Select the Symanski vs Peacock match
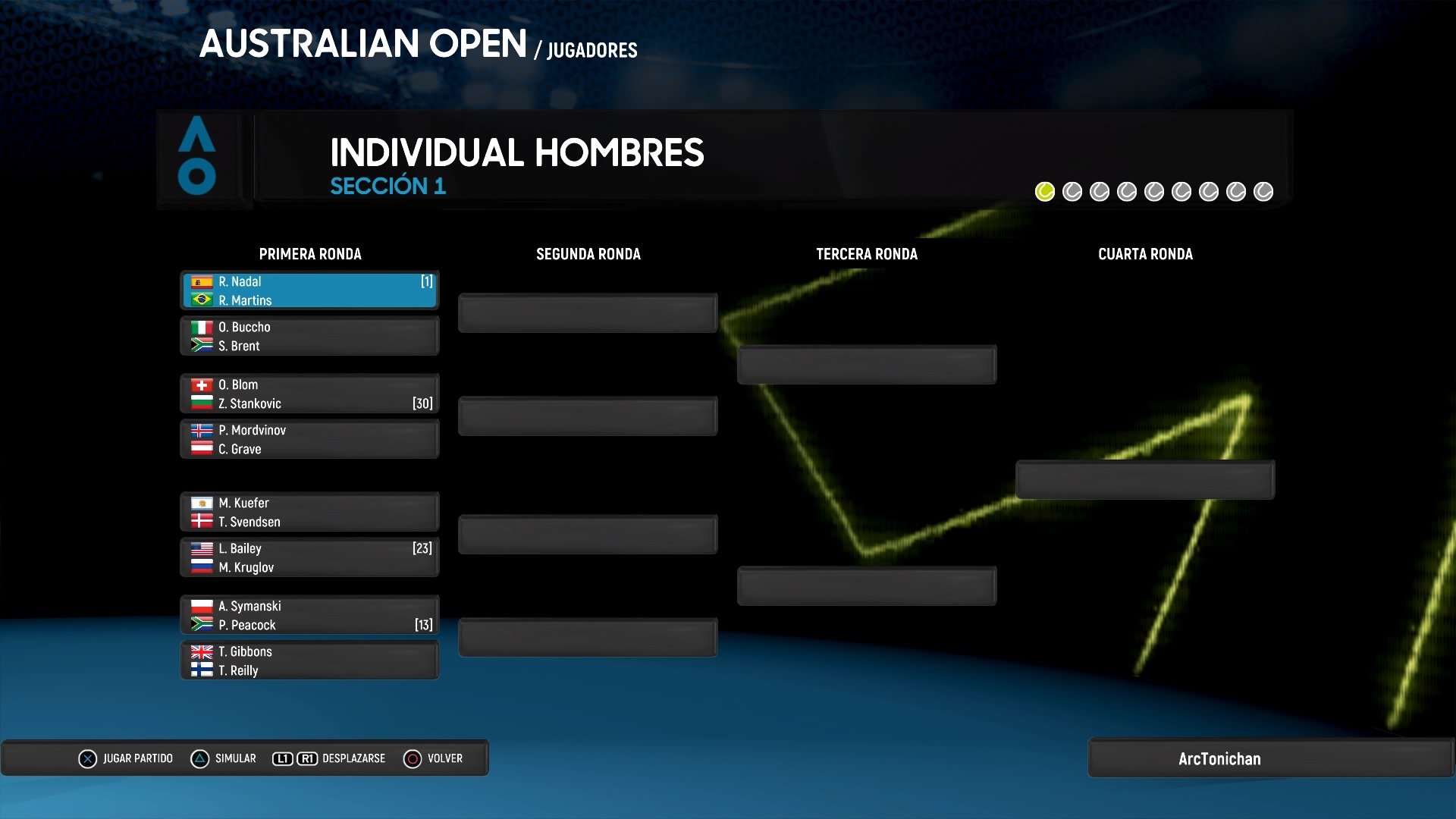1456x819 pixels. pos(309,615)
